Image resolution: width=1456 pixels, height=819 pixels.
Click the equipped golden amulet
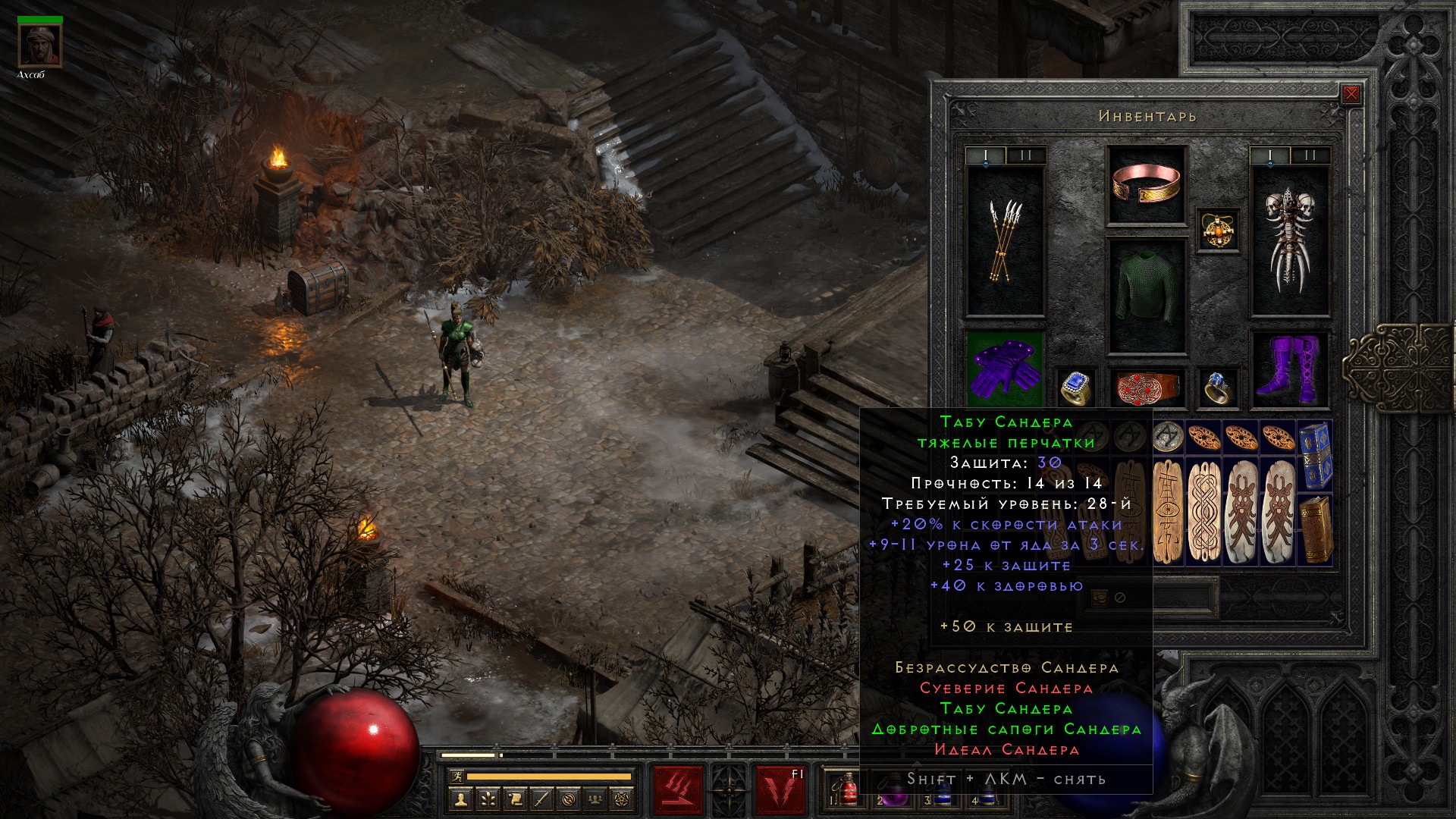[1219, 229]
